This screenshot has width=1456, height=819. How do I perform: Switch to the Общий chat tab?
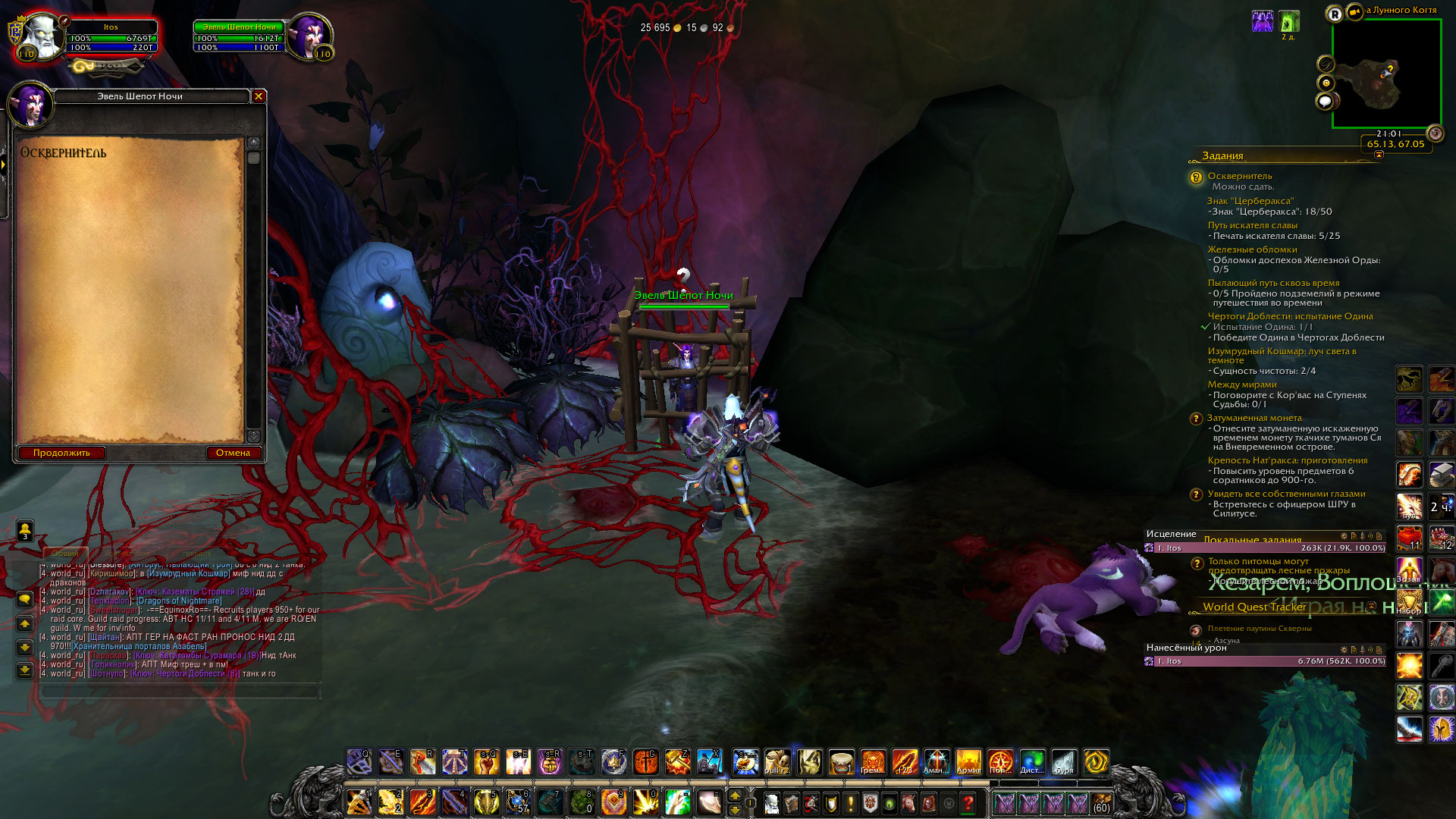(x=65, y=554)
